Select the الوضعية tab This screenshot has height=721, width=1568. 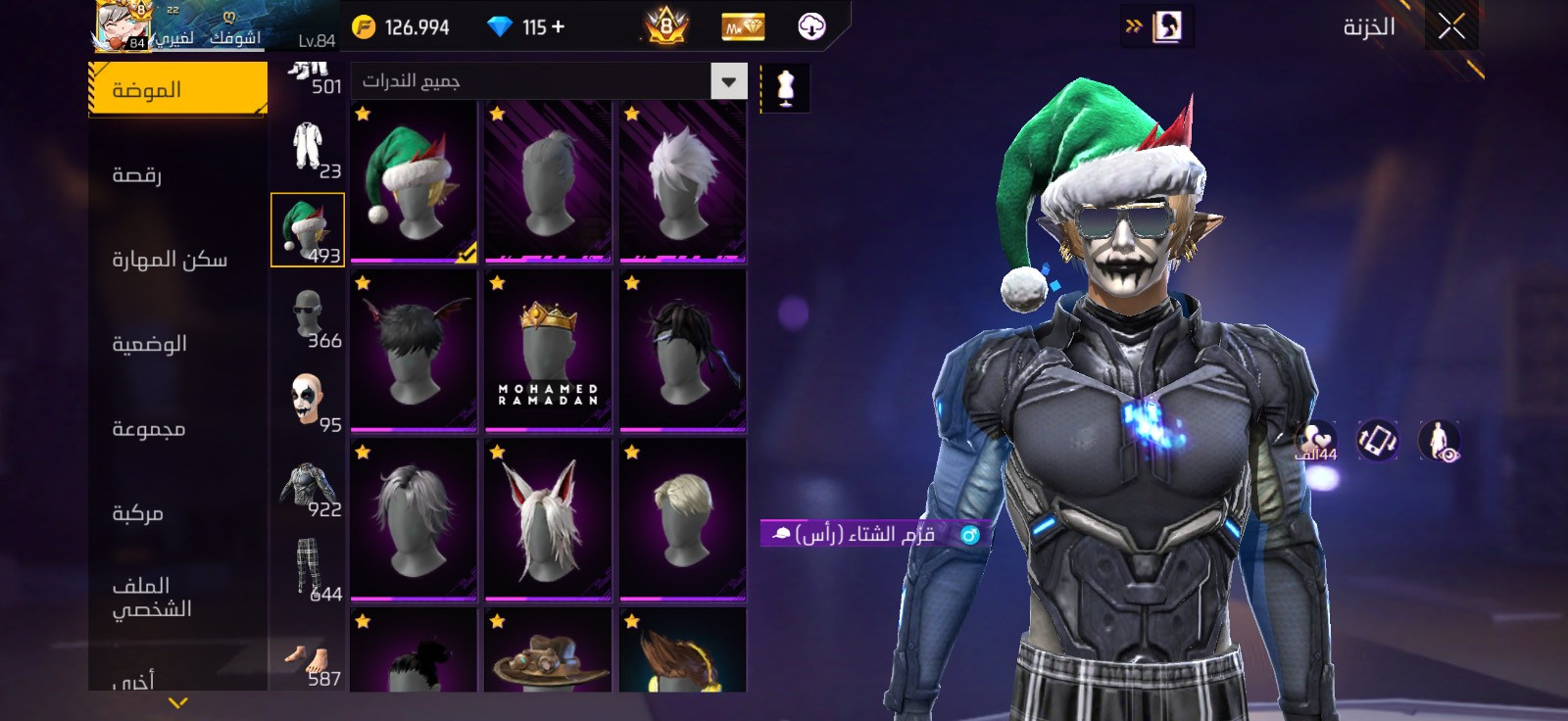pos(149,344)
